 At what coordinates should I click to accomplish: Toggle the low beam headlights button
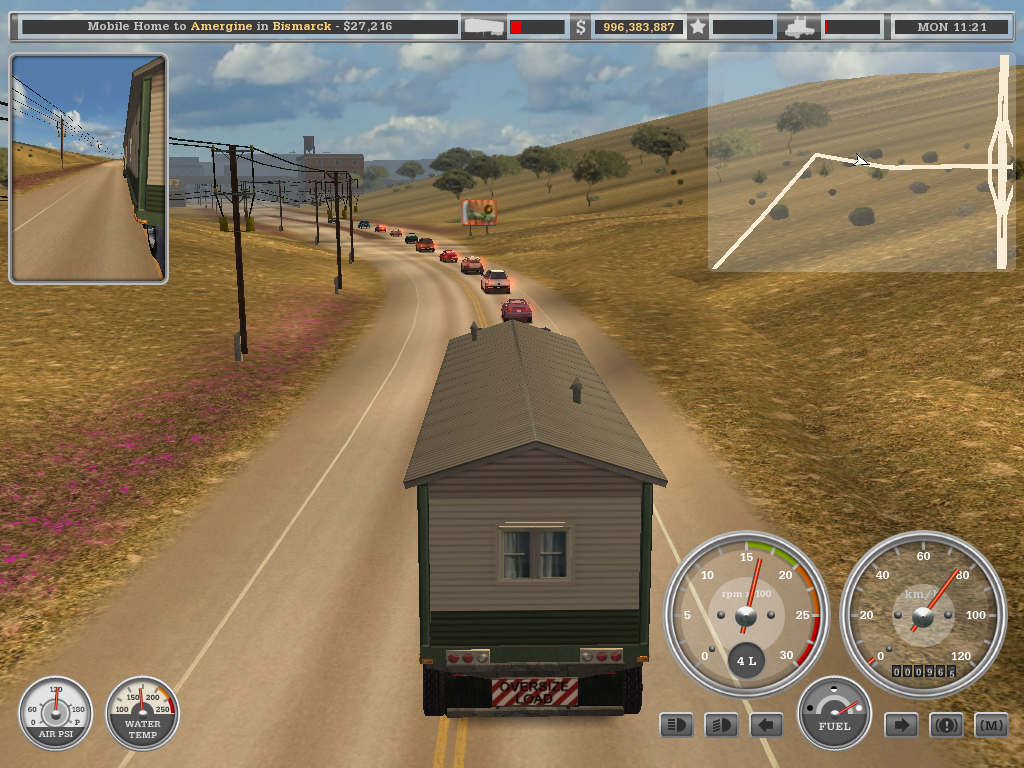coord(721,725)
